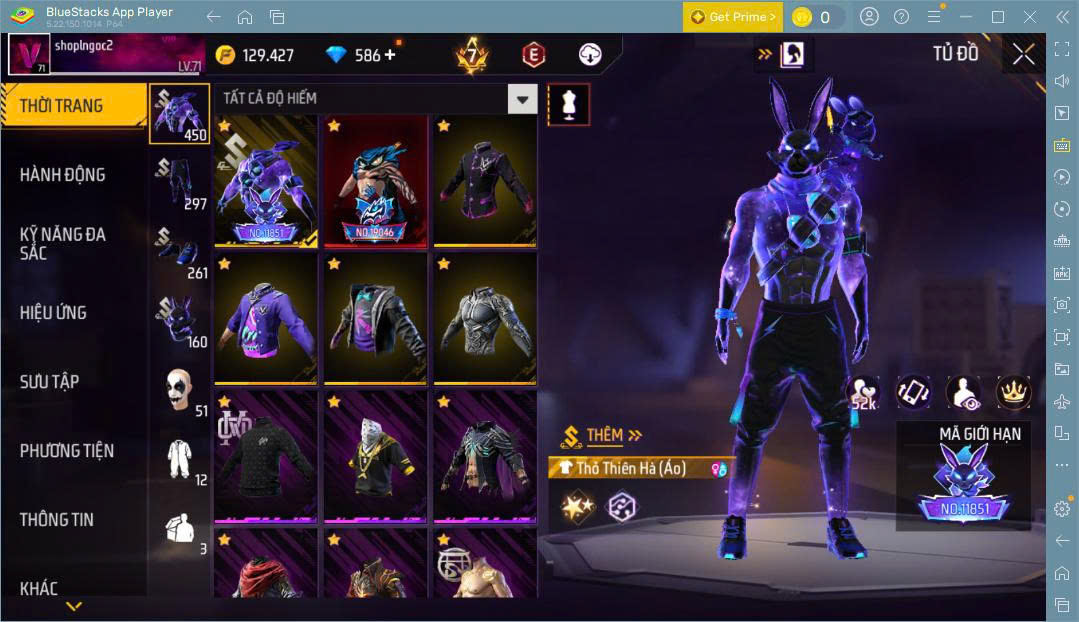The height and width of the screenshot is (622, 1079).
Task: Open the HÀNH ĐỘNG category
Action: pyautogui.click(x=62, y=175)
